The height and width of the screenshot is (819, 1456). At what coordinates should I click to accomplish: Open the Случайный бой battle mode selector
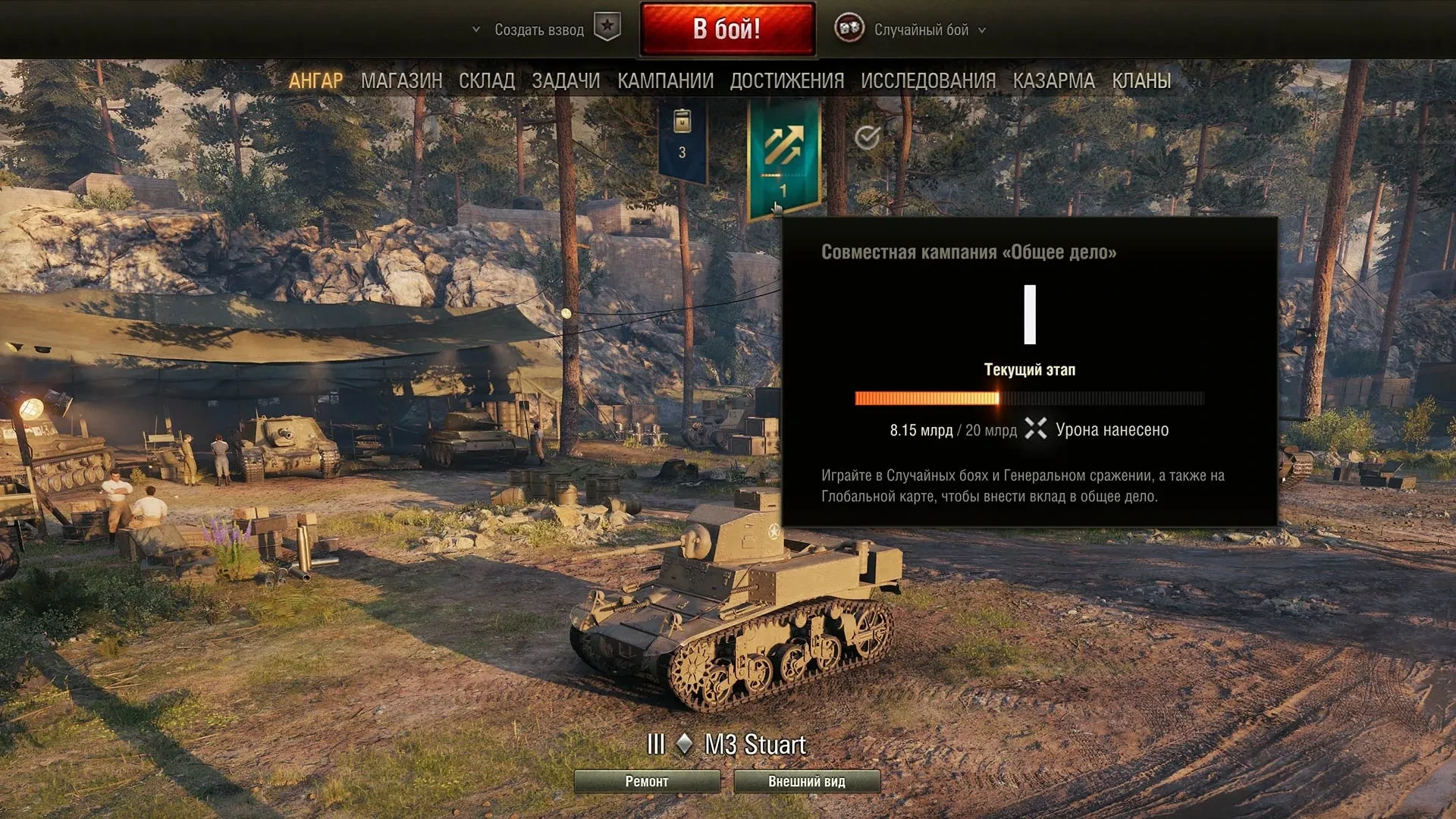point(921,30)
